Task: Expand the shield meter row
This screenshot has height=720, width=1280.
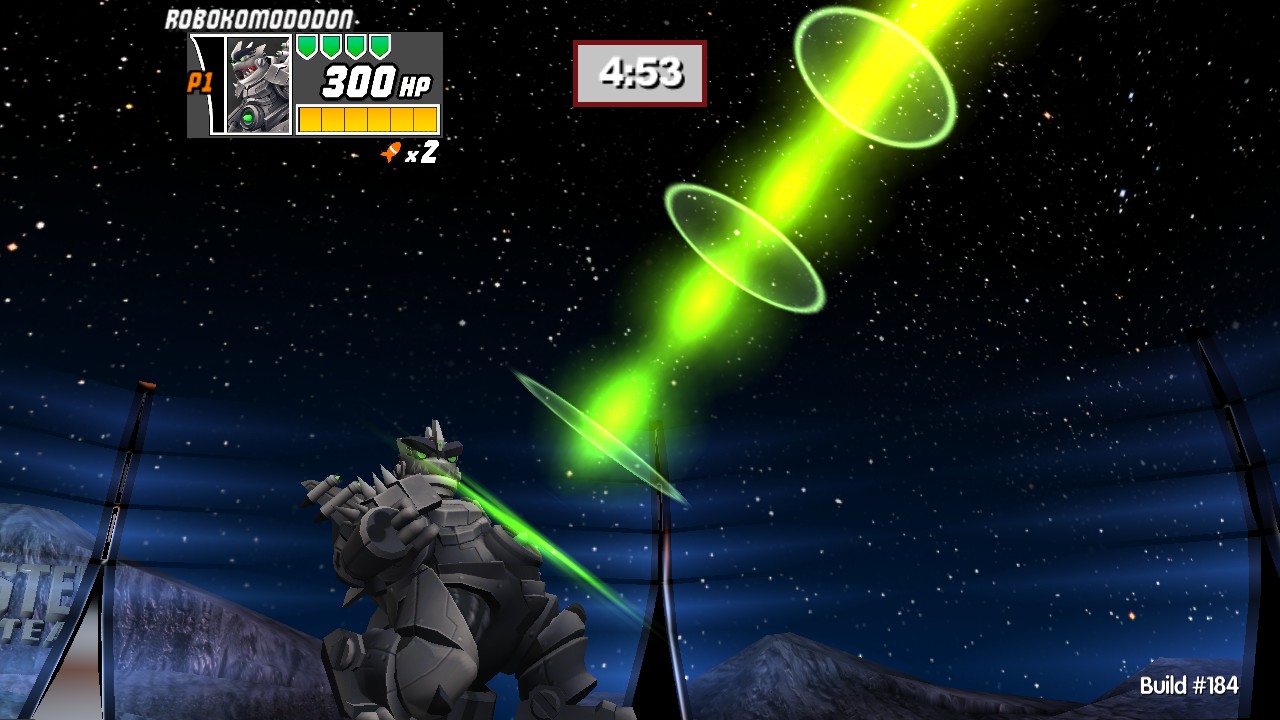Action: click(x=345, y=45)
